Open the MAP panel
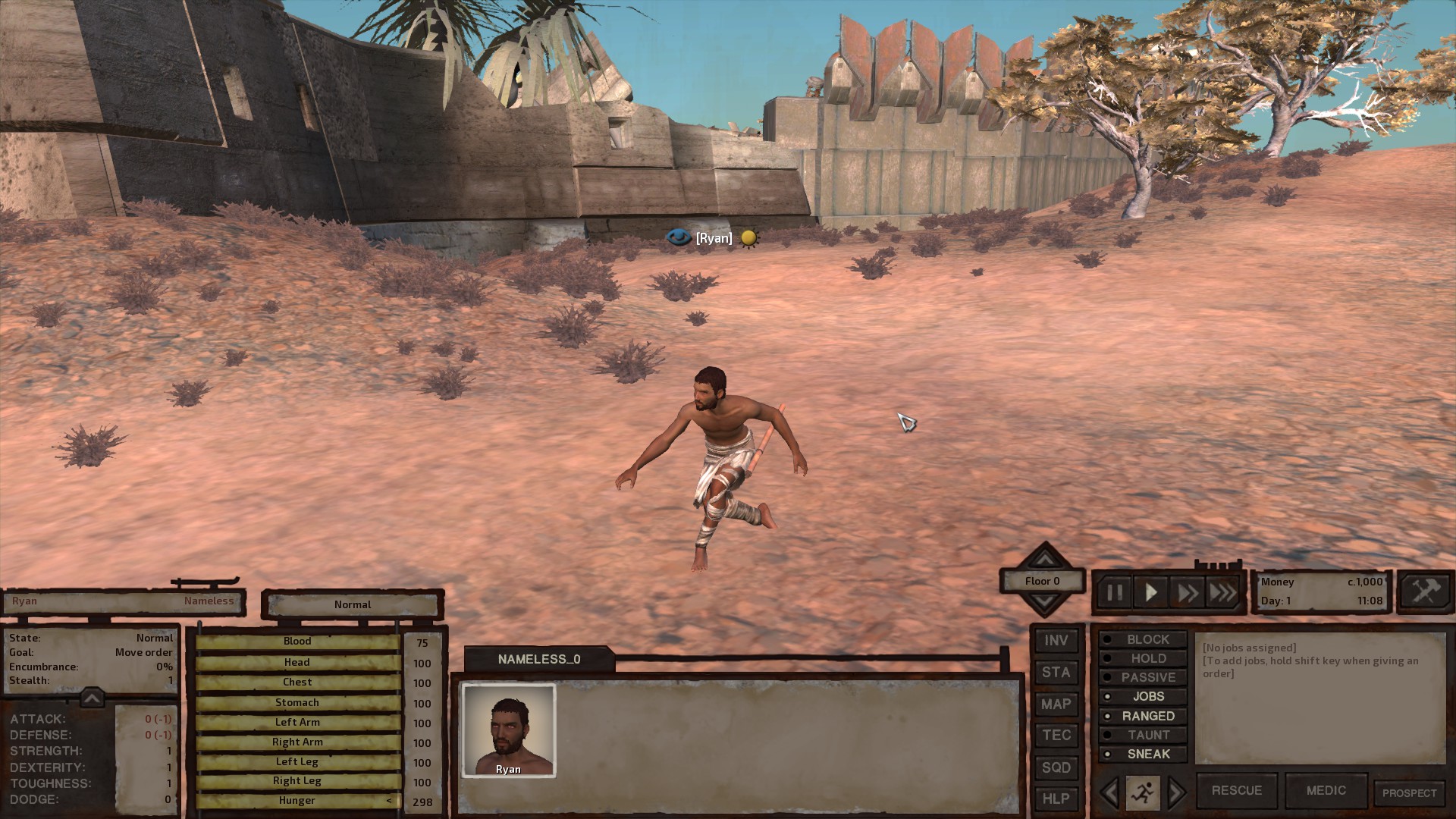This screenshot has height=819, width=1456. pos(1056,704)
